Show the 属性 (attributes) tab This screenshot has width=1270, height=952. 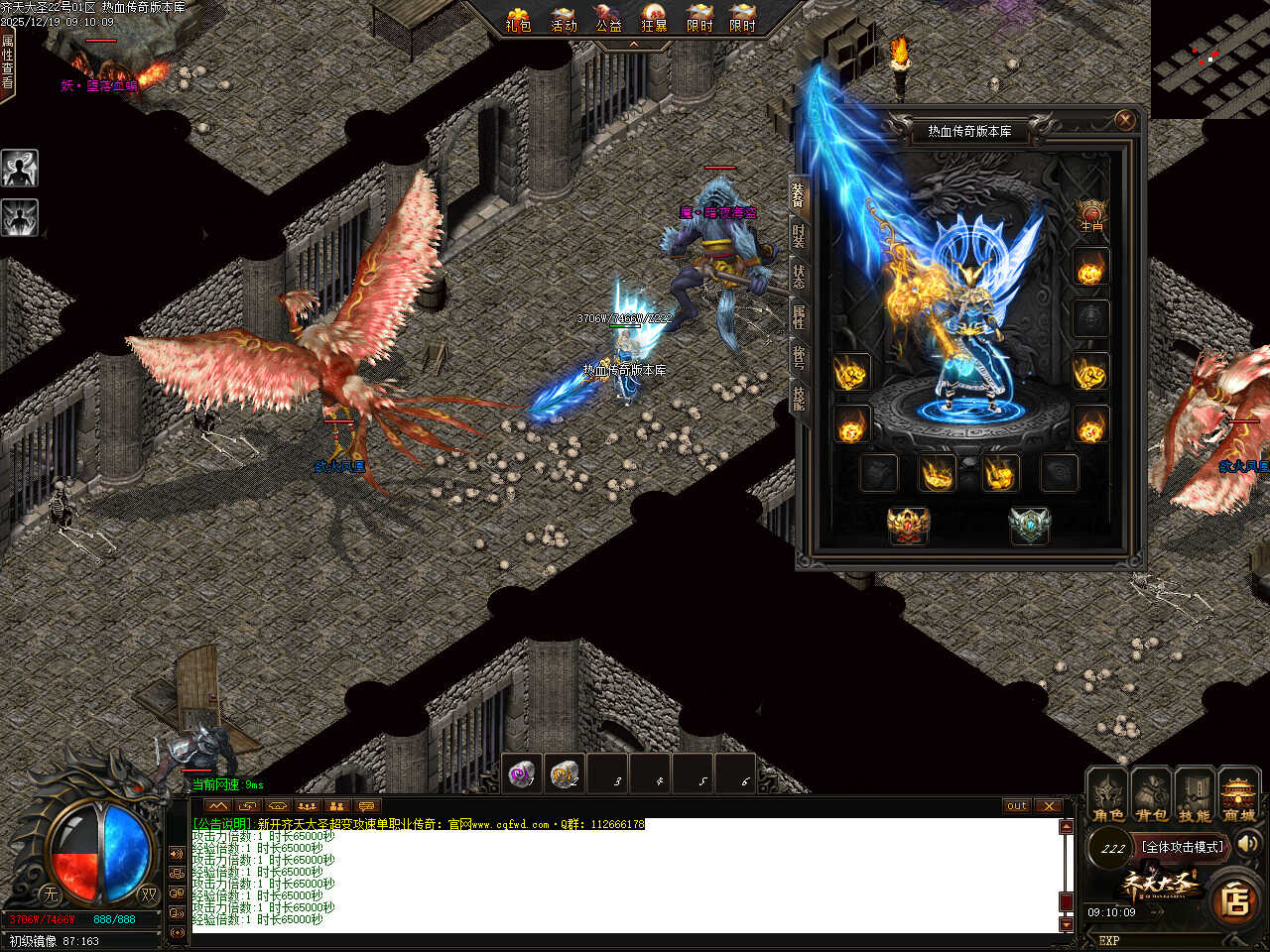pos(799,317)
